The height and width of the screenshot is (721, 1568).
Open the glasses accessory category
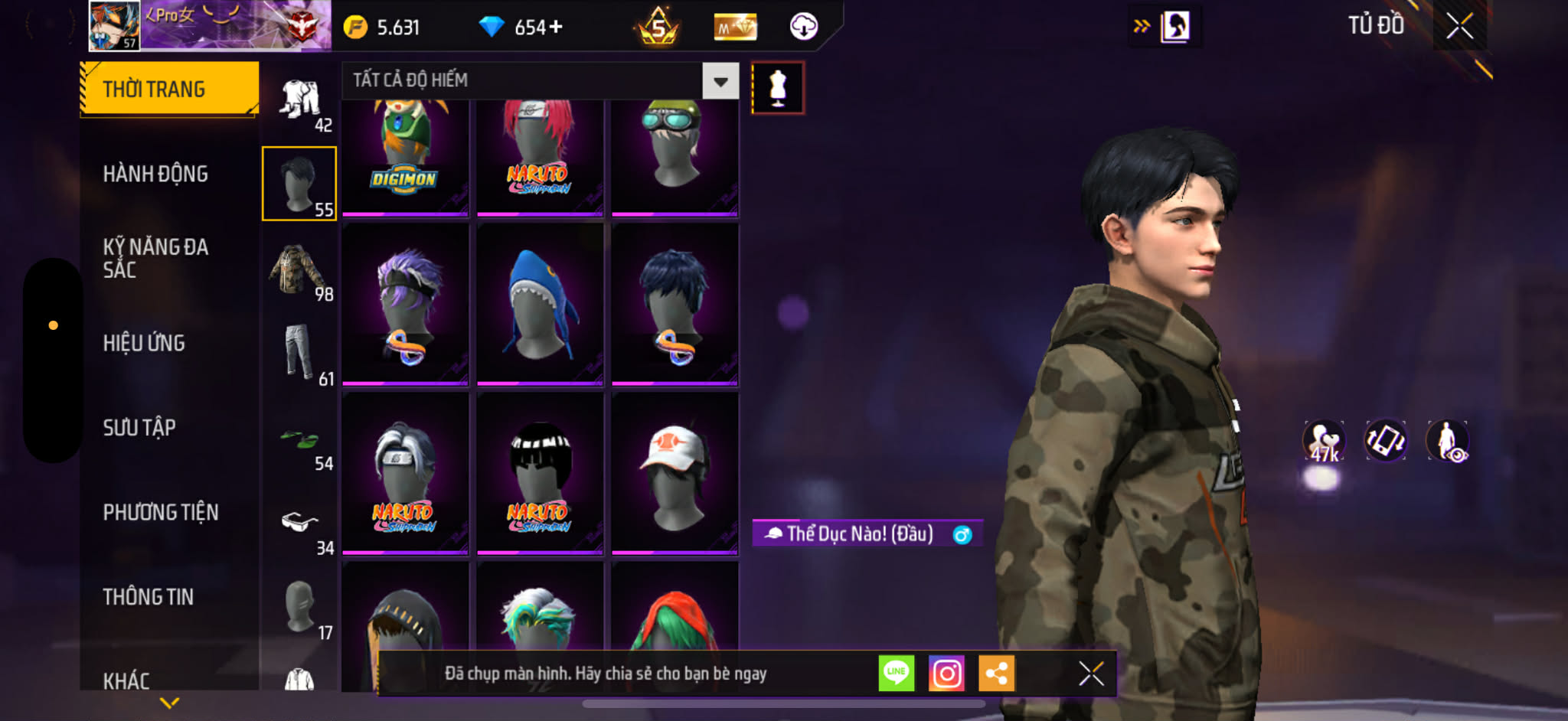pyautogui.click(x=299, y=523)
